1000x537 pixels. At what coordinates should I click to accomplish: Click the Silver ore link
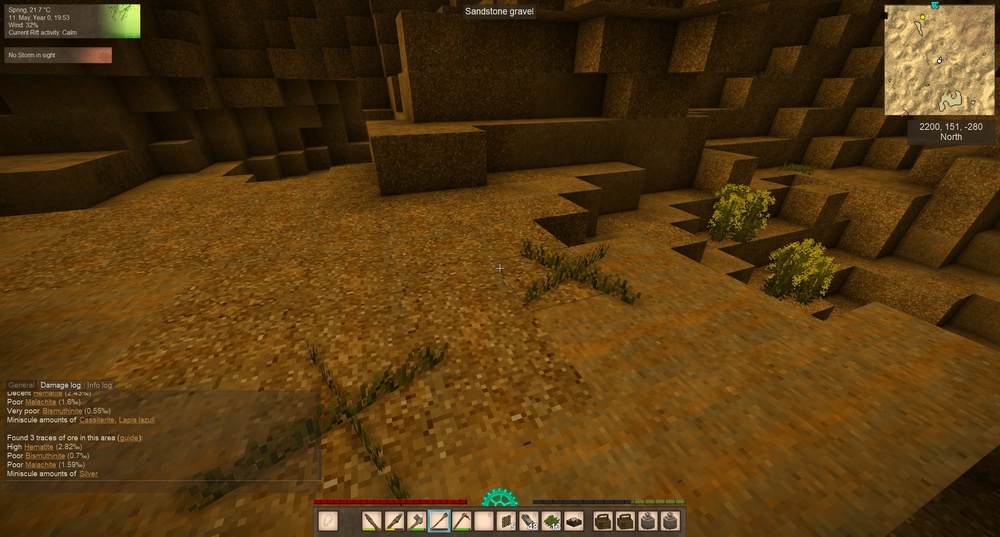(x=87, y=473)
